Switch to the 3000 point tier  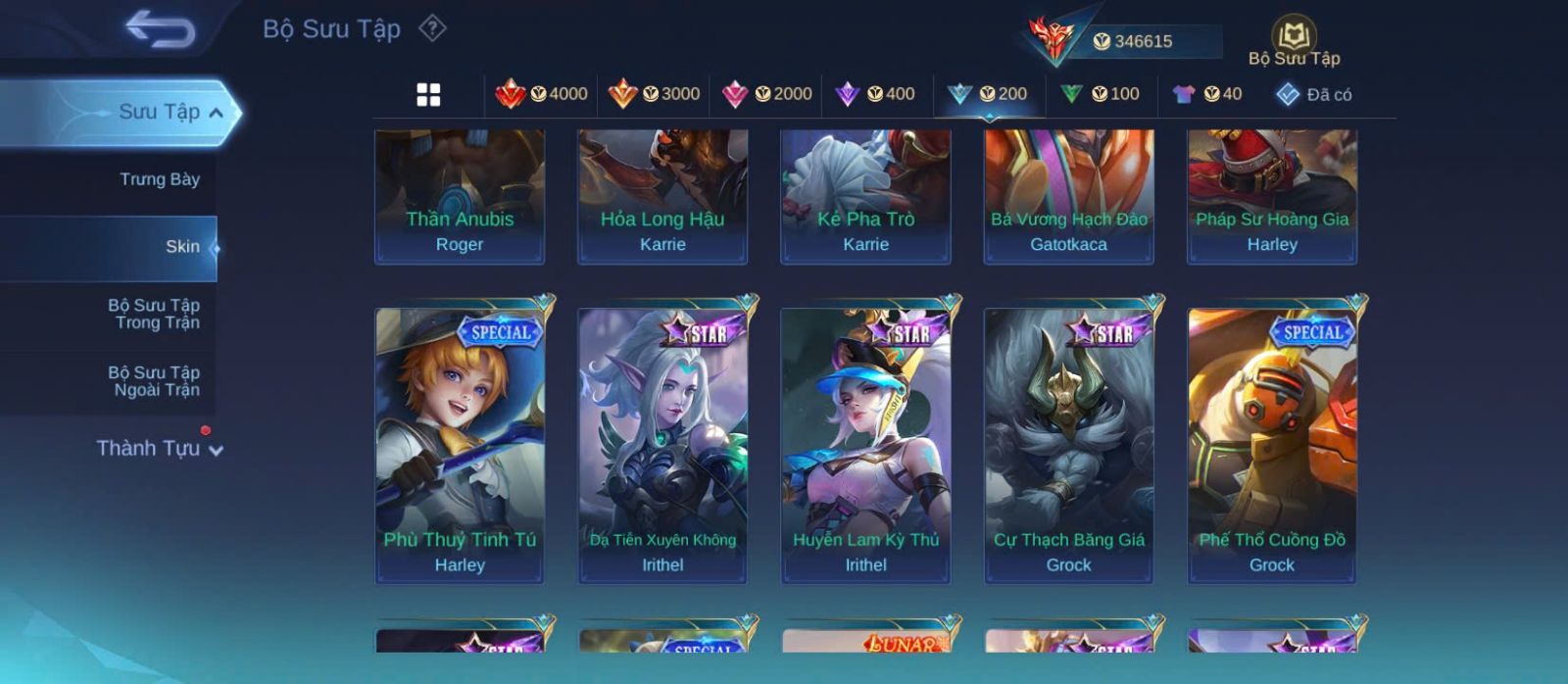coord(654,94)
